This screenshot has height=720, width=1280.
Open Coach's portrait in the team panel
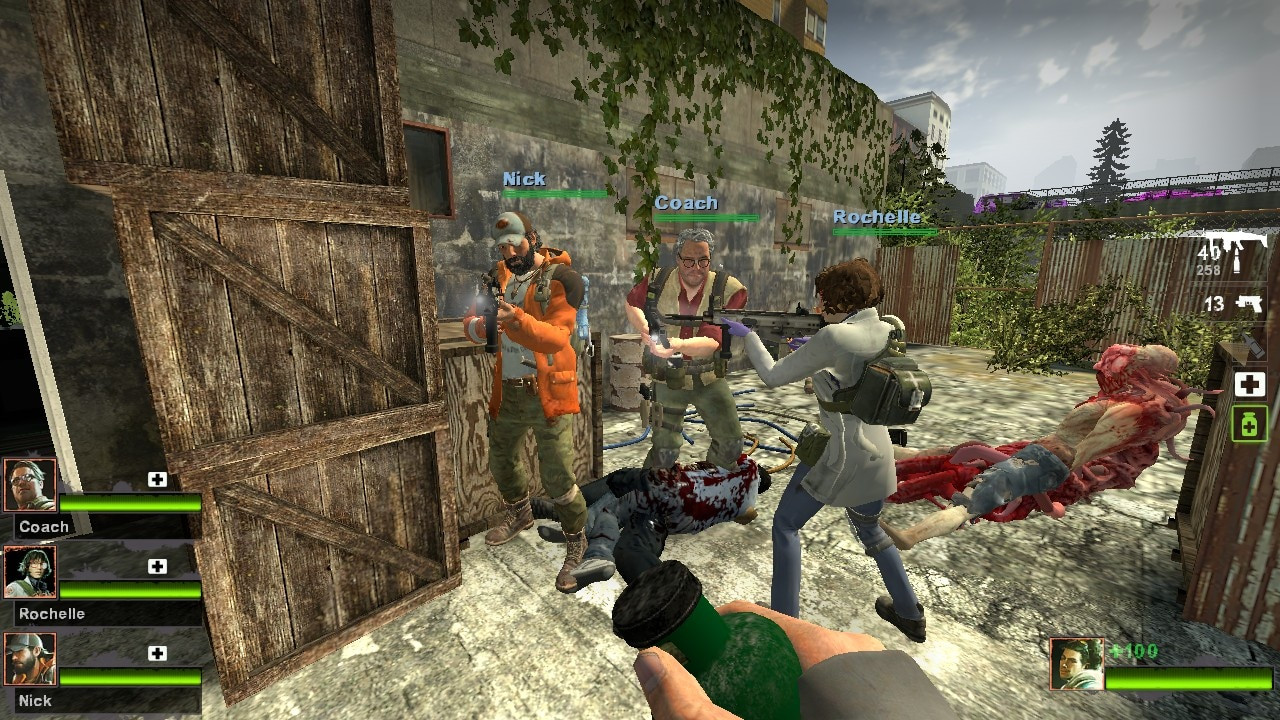pos(32,483)
